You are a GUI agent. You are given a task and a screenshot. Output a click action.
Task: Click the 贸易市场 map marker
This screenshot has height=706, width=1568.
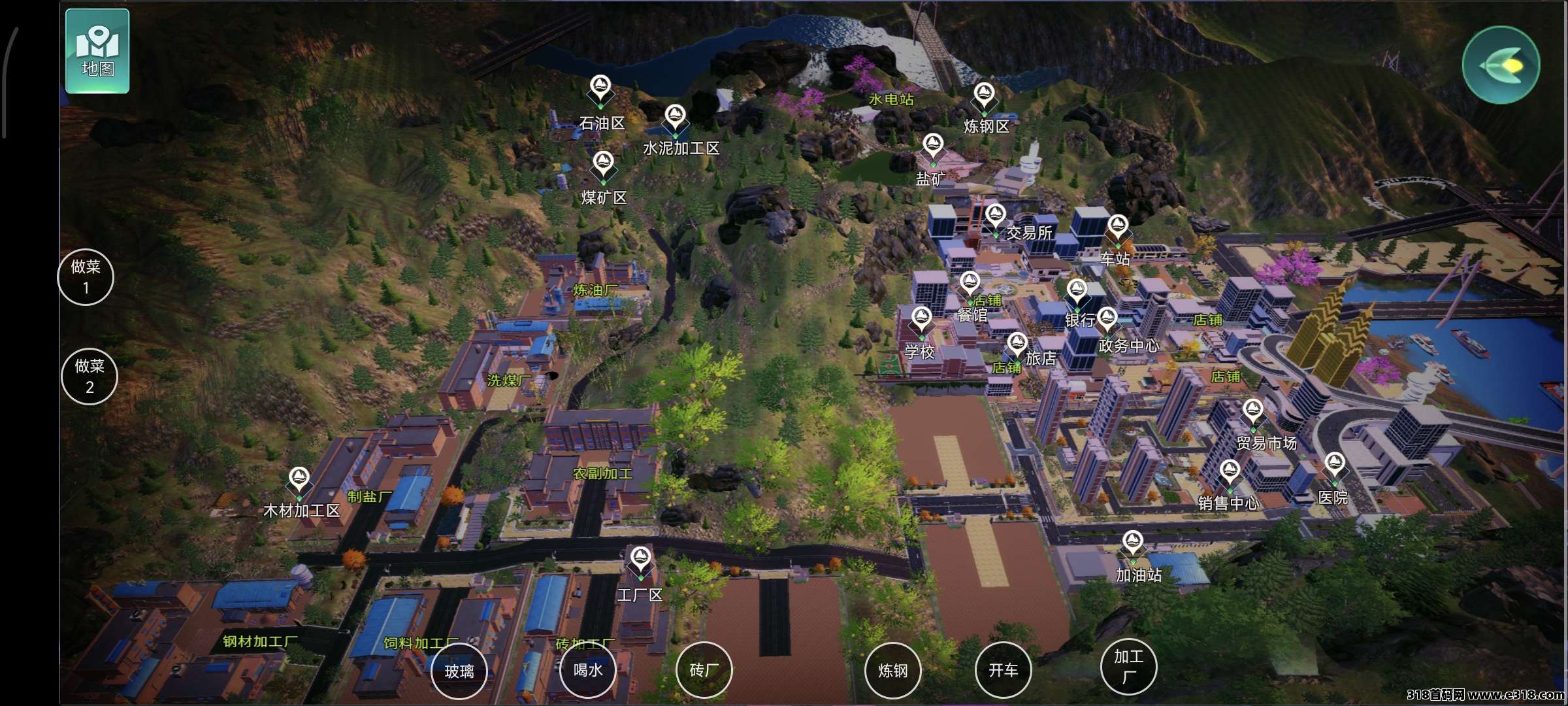(x=1252, y=412)
